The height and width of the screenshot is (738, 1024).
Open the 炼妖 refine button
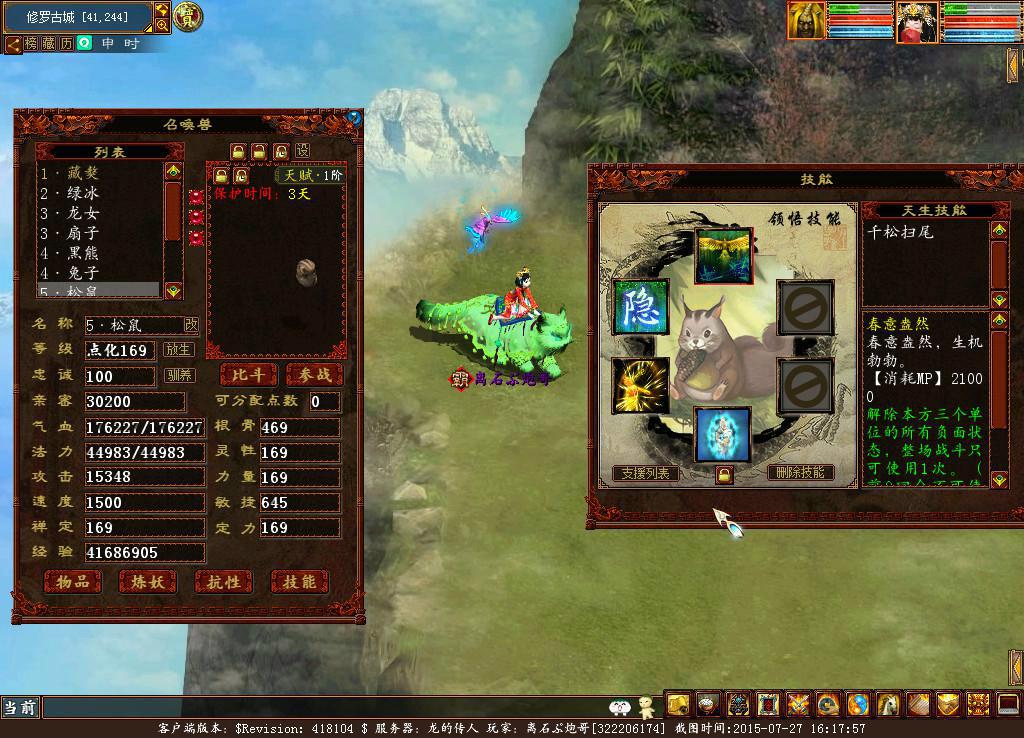(x=148, y=581)
